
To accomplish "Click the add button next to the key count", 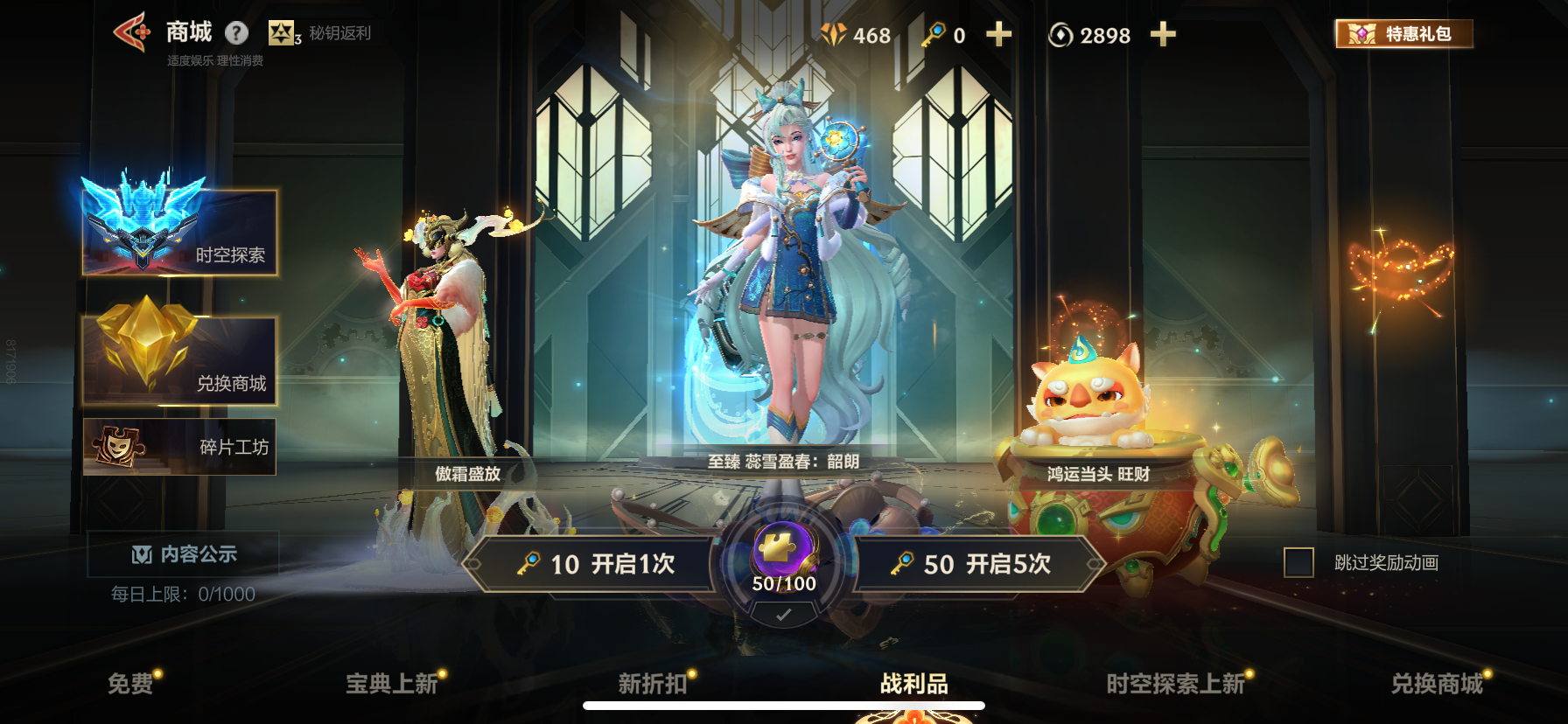I will pos(997,36).
